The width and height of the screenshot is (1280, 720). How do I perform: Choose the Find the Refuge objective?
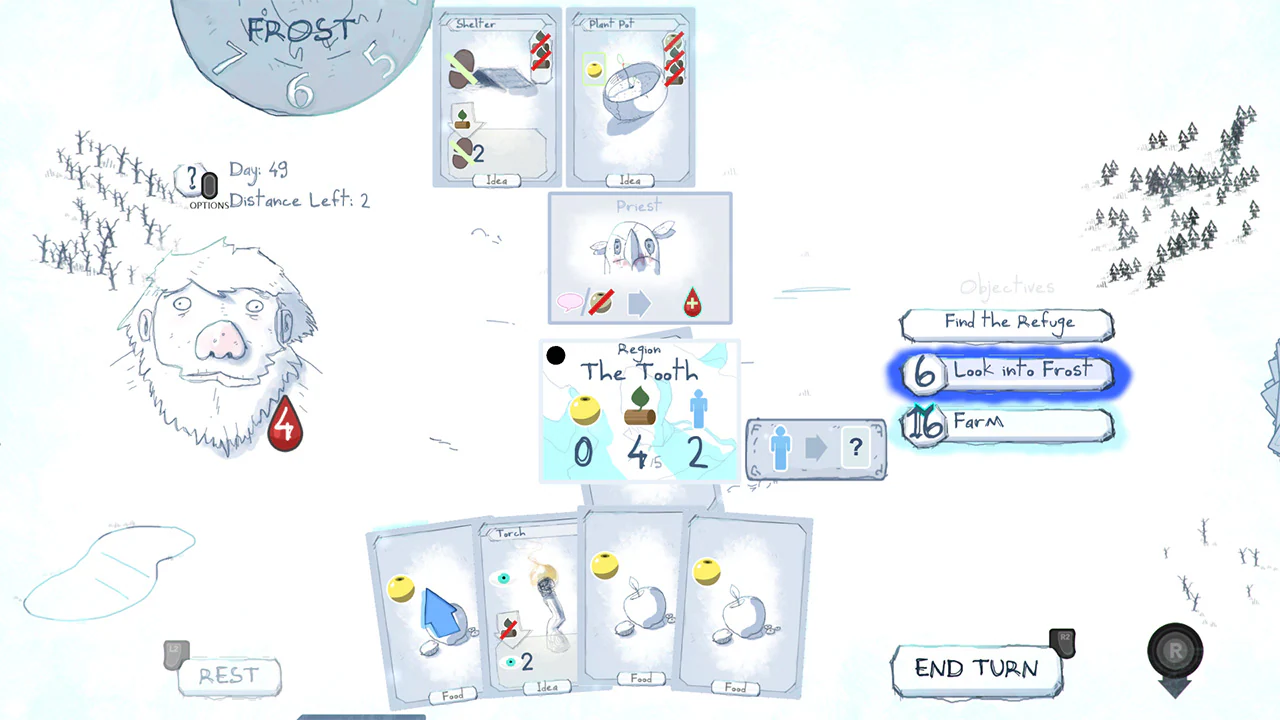1007,322
